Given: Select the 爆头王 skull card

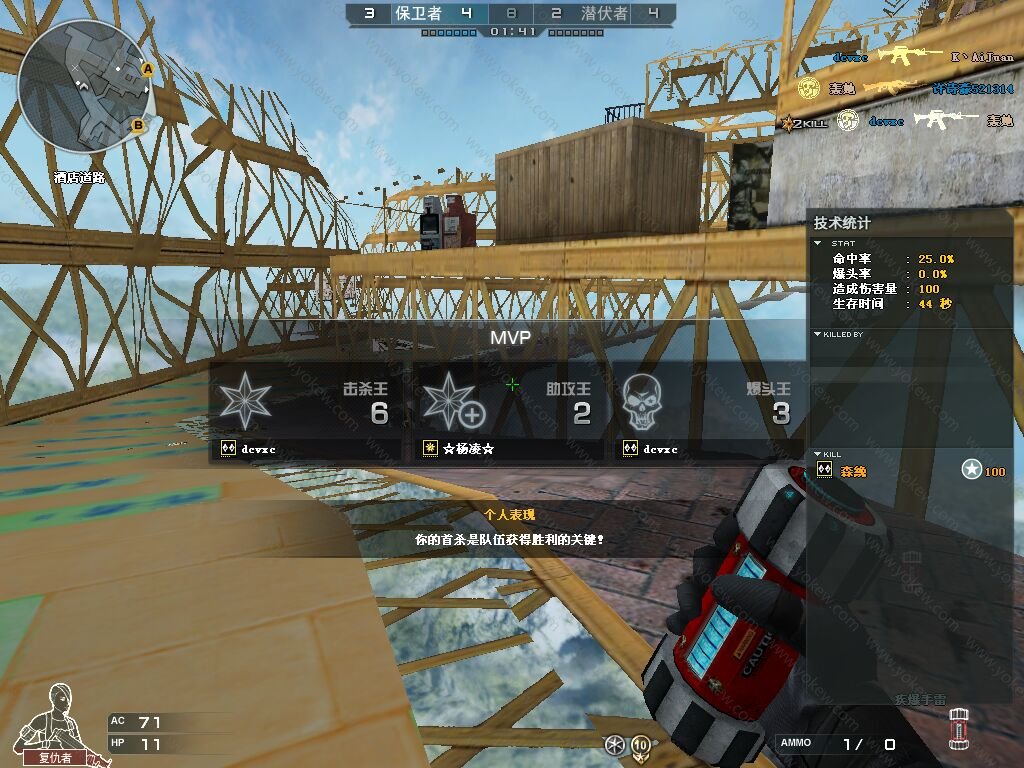Looking at the screenshot, I should tap(708, 411).
